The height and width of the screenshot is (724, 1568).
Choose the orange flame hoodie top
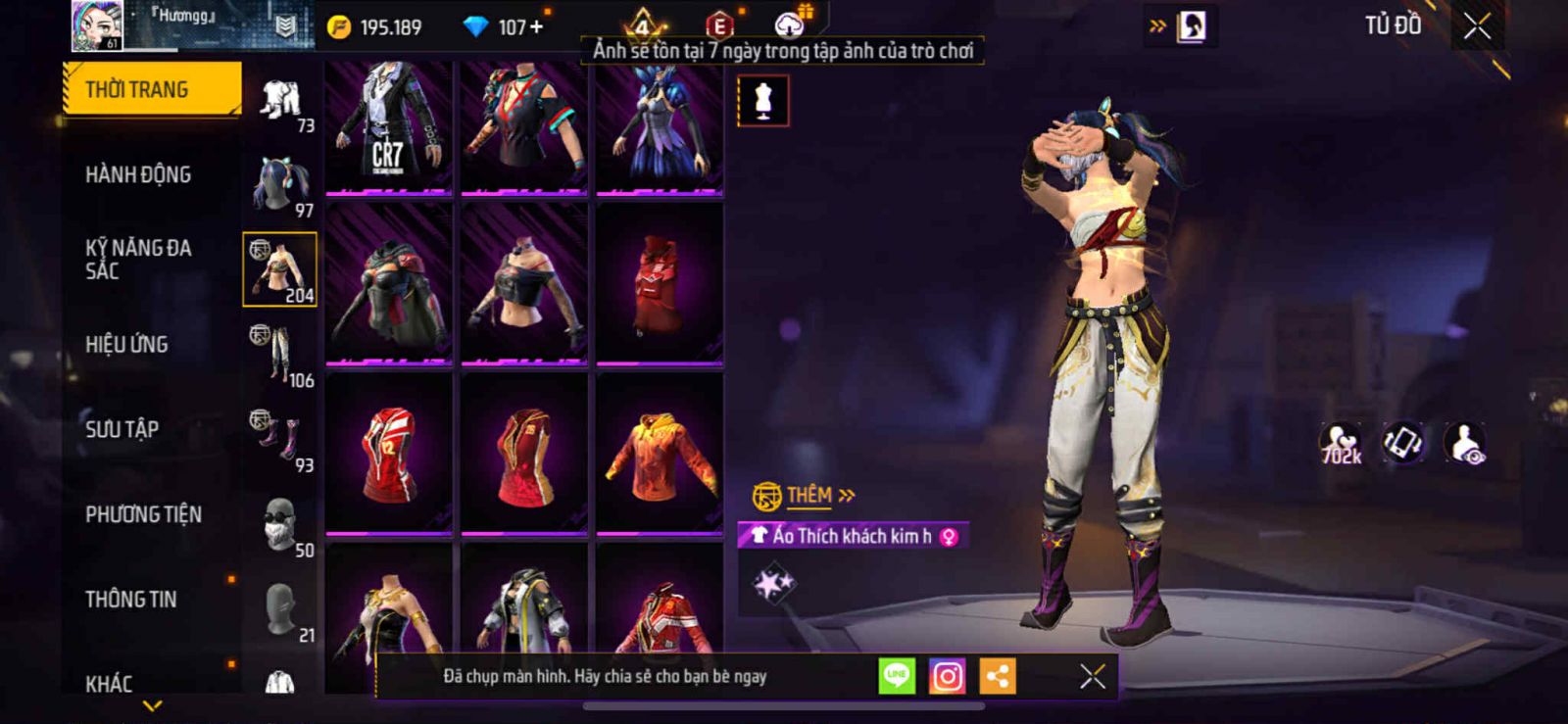coord(660,455)
